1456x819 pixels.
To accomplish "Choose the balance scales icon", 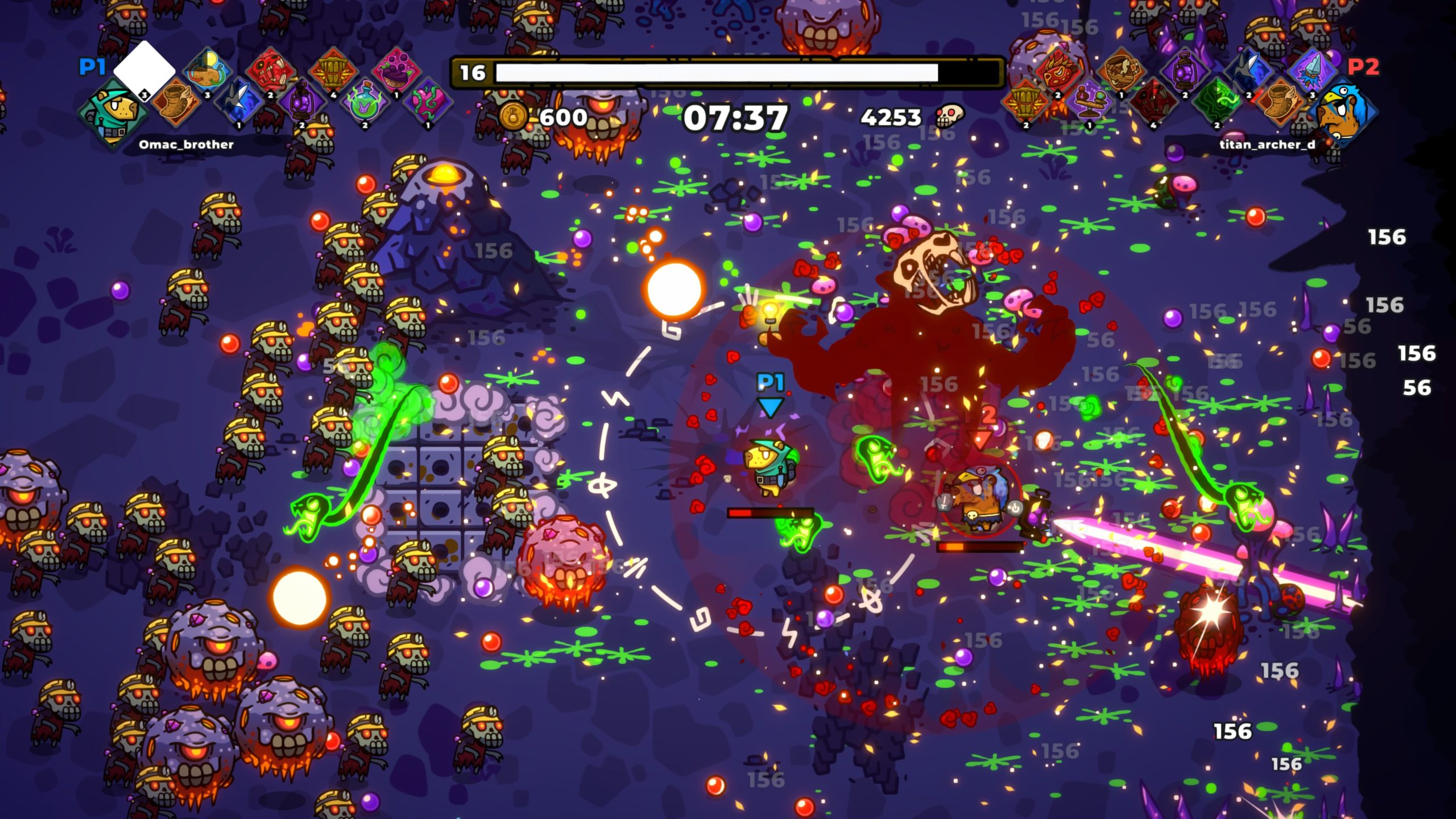I will coord(1089,104).
